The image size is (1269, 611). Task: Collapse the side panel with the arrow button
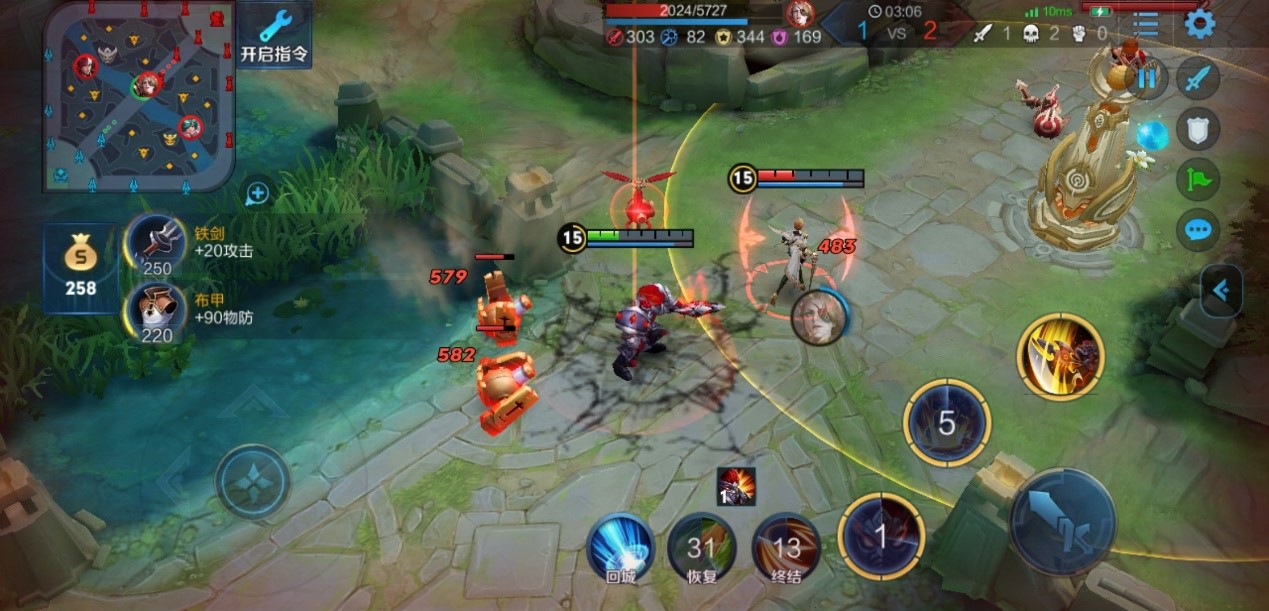(1221, 290)
